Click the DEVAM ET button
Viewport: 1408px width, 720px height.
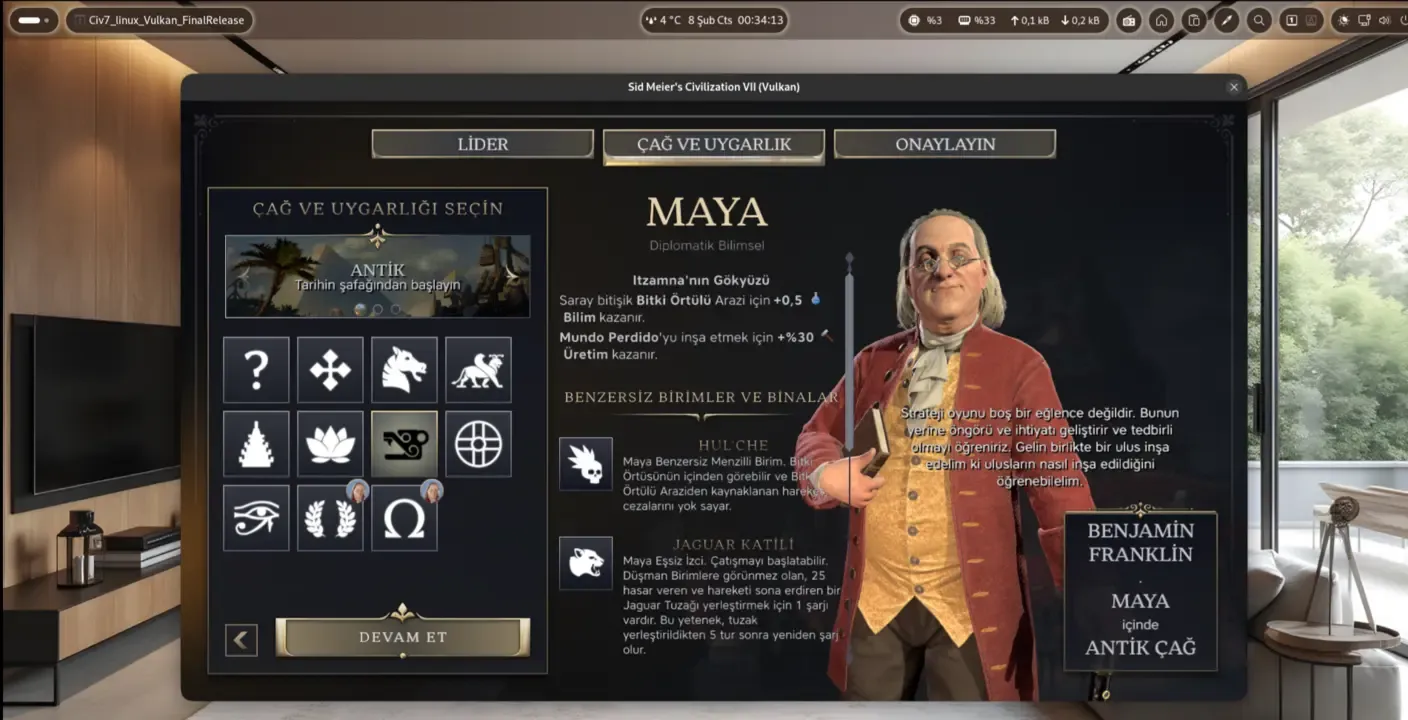(402, 637)
